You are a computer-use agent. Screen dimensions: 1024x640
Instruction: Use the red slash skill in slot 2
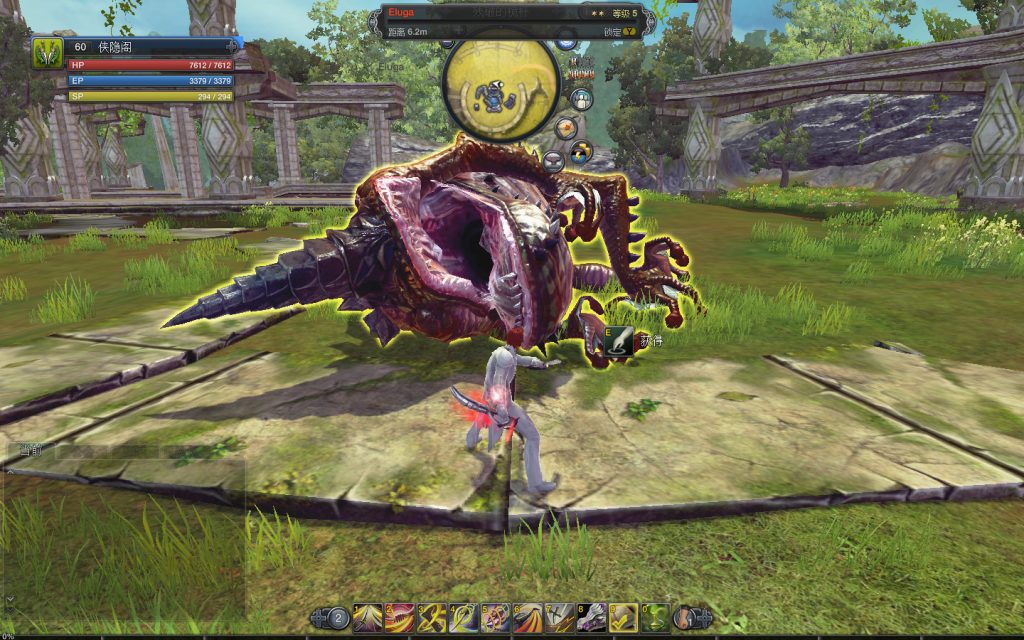(400, 617)
